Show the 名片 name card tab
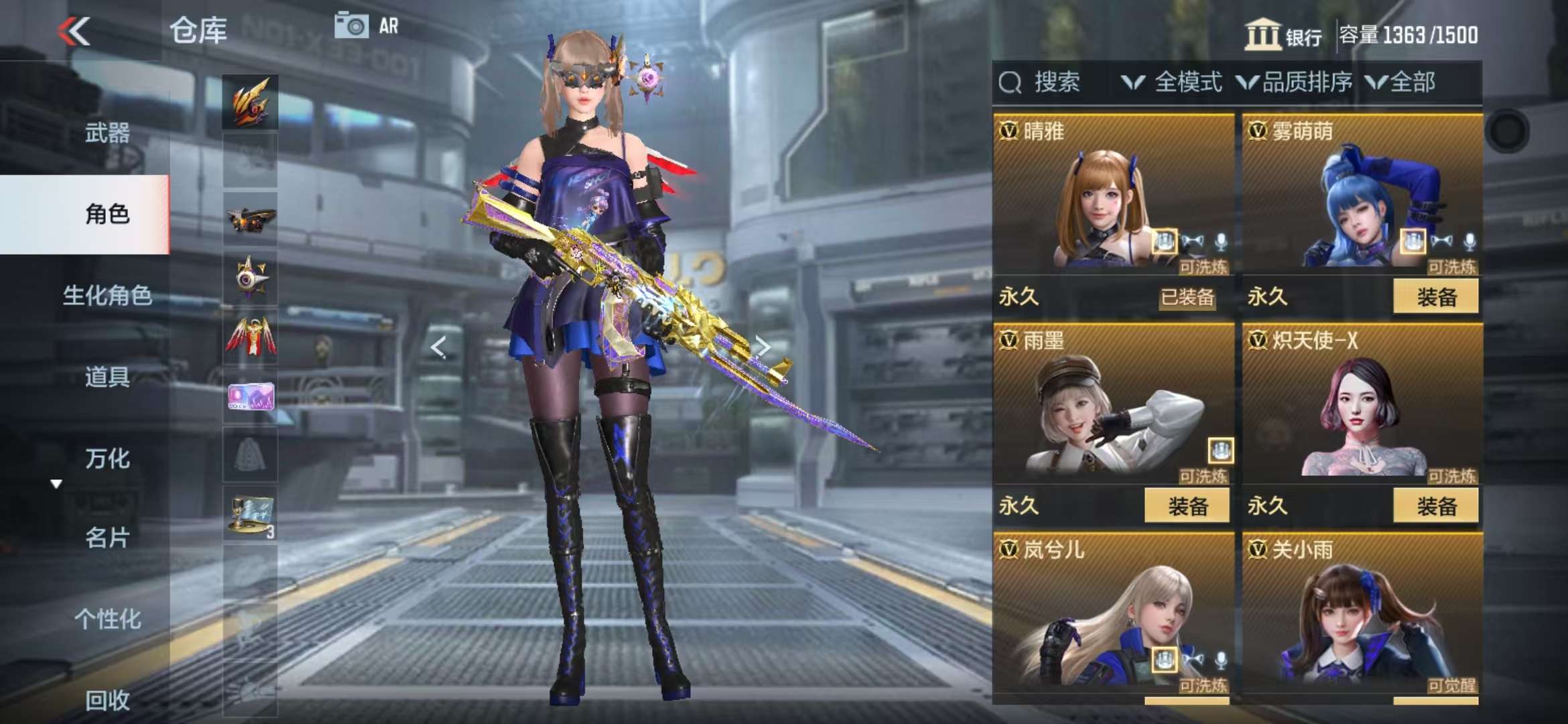 pyautogui.click(x=107, y=538)
